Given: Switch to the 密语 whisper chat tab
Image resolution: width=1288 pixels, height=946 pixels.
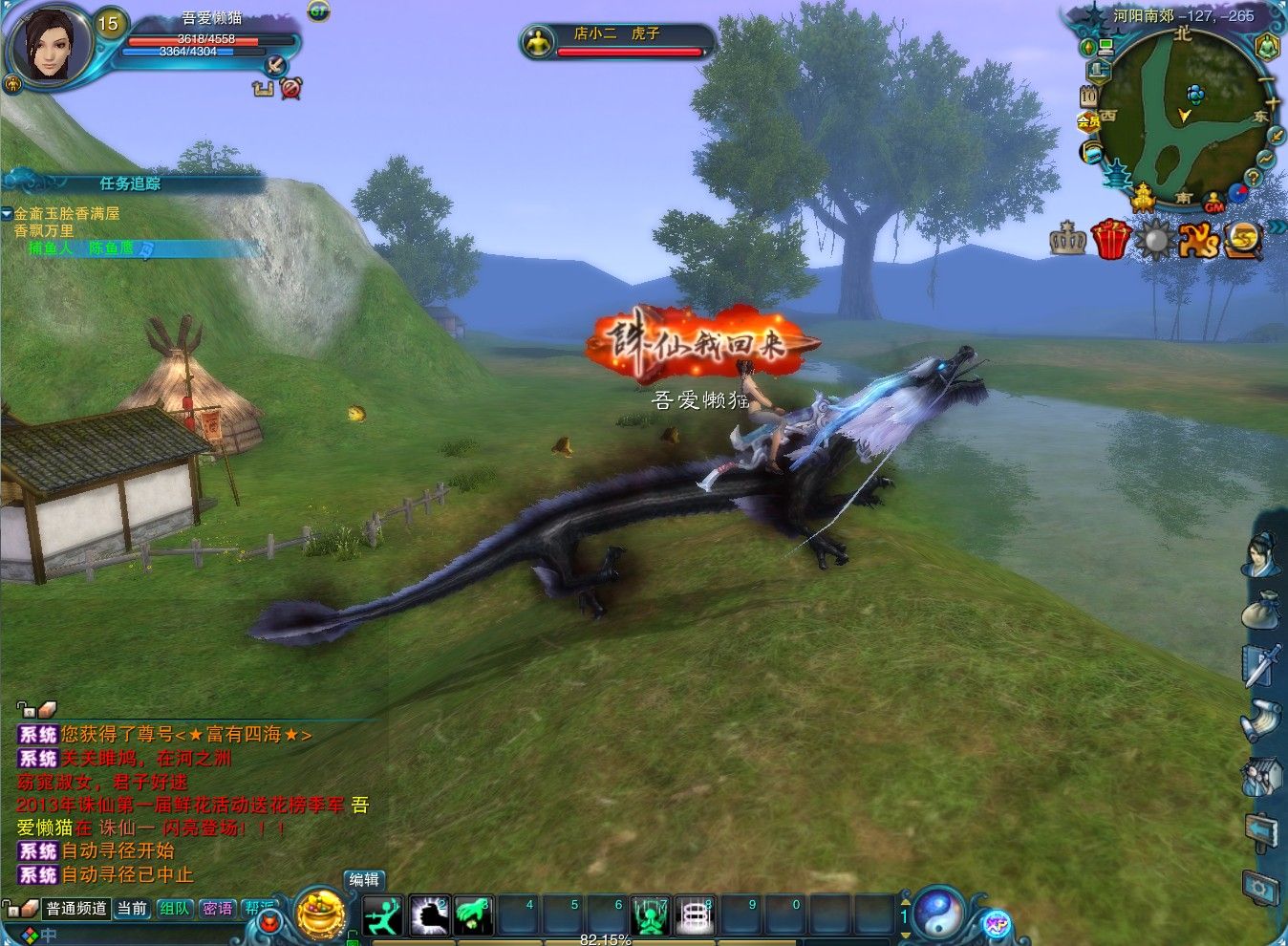Looking at the screenshot, I should tap(217, 909).
